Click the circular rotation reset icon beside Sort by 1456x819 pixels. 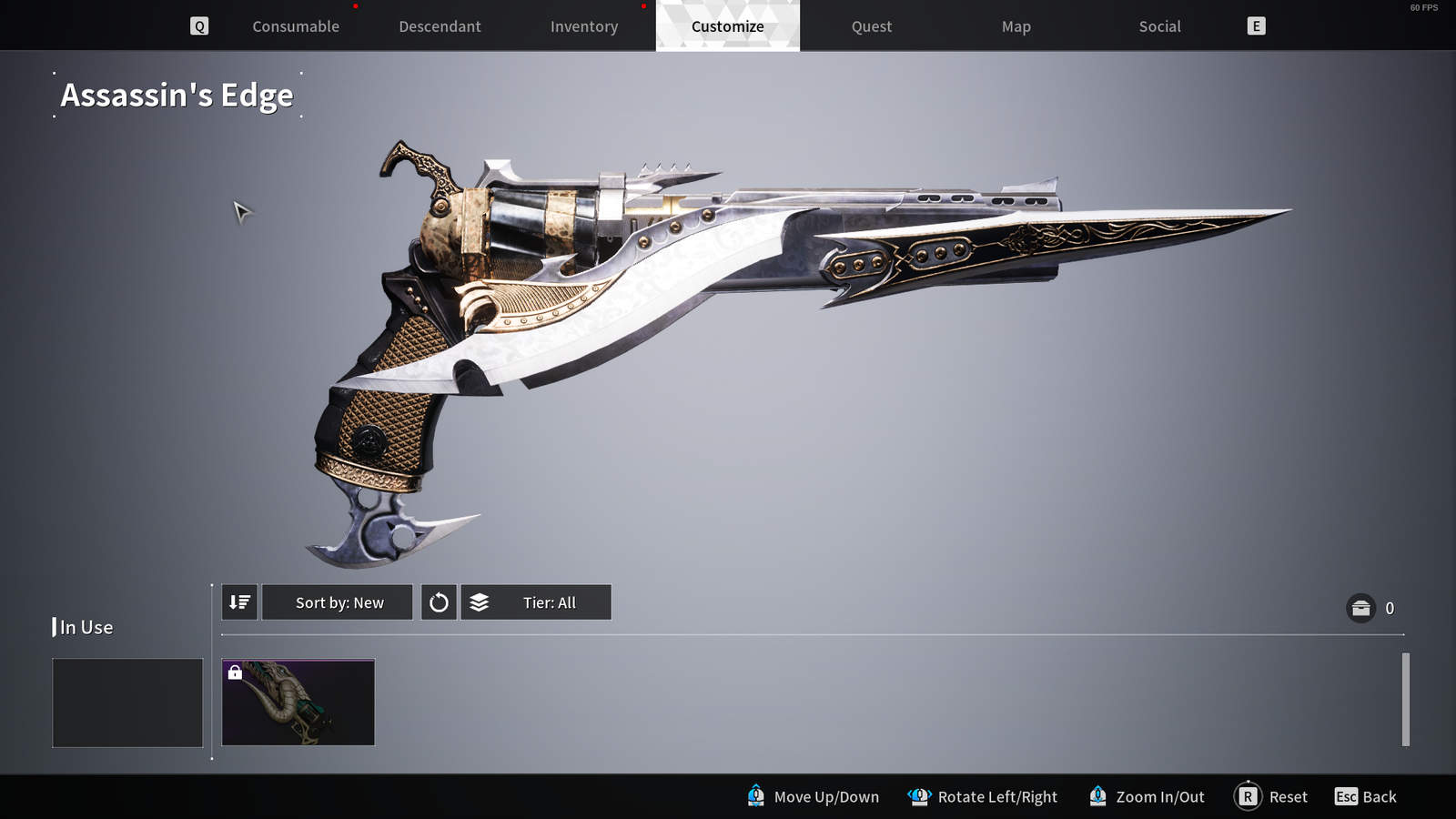pyautogui.click(x=438, y=602)
